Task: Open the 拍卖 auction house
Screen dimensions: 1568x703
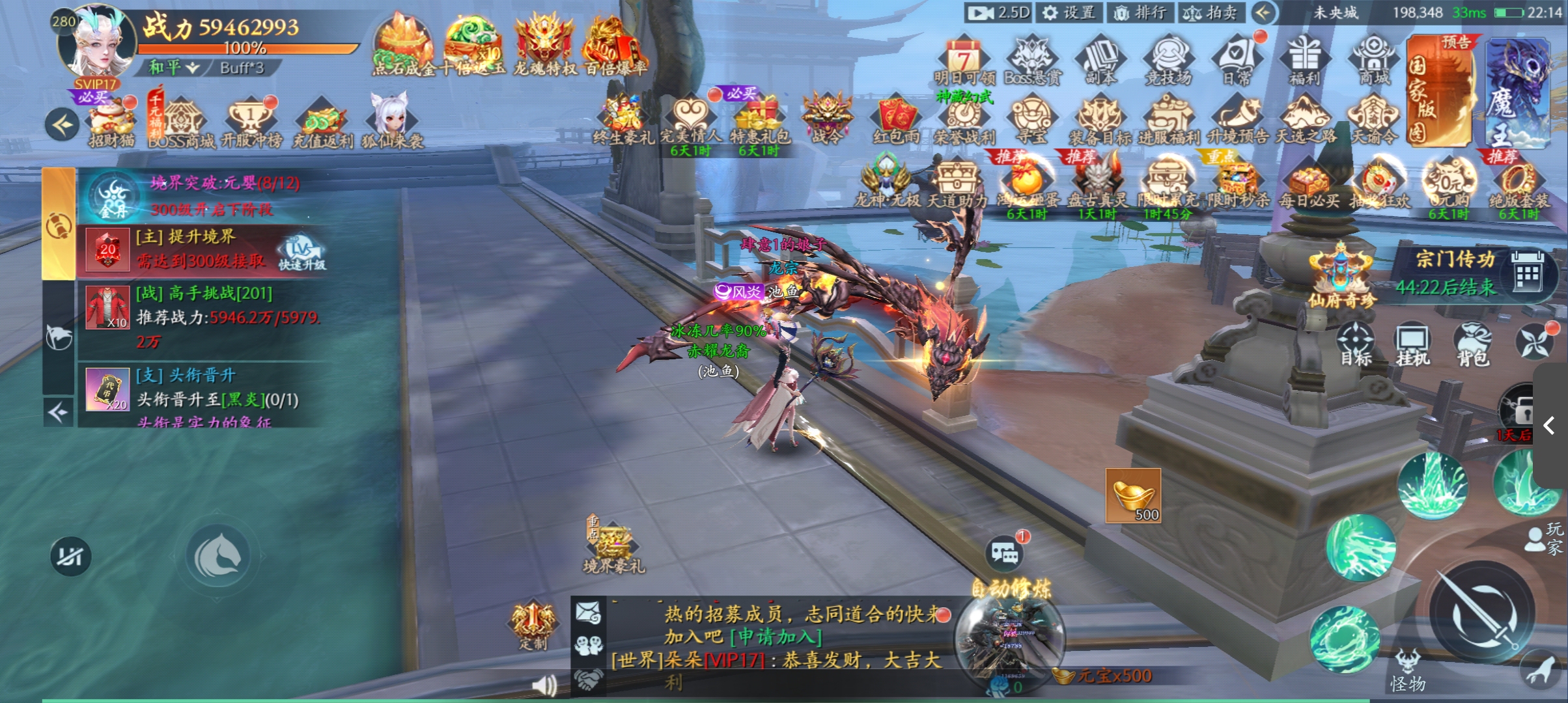Action: pyautogui.click(x=1211, y=13)
